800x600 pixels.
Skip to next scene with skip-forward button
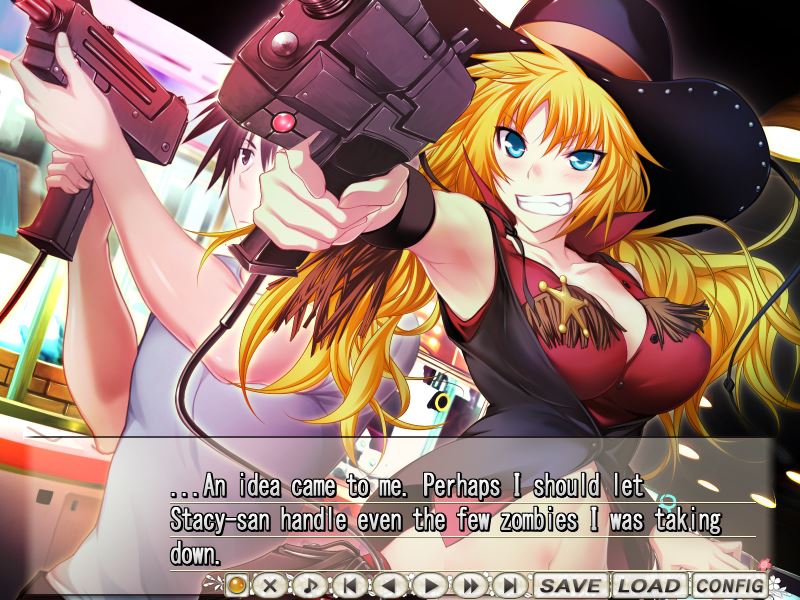tap(510, 586)
